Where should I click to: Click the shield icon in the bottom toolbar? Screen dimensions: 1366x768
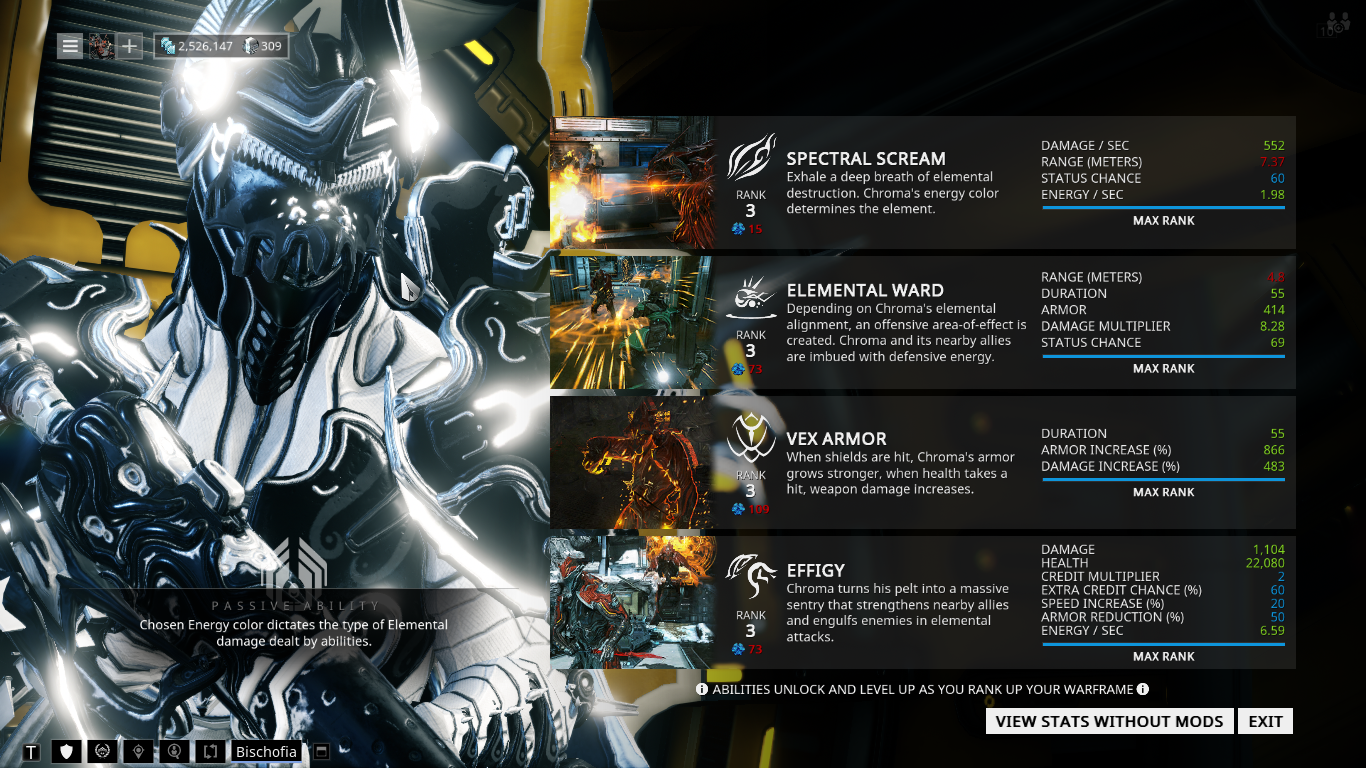tap(66, 751)
